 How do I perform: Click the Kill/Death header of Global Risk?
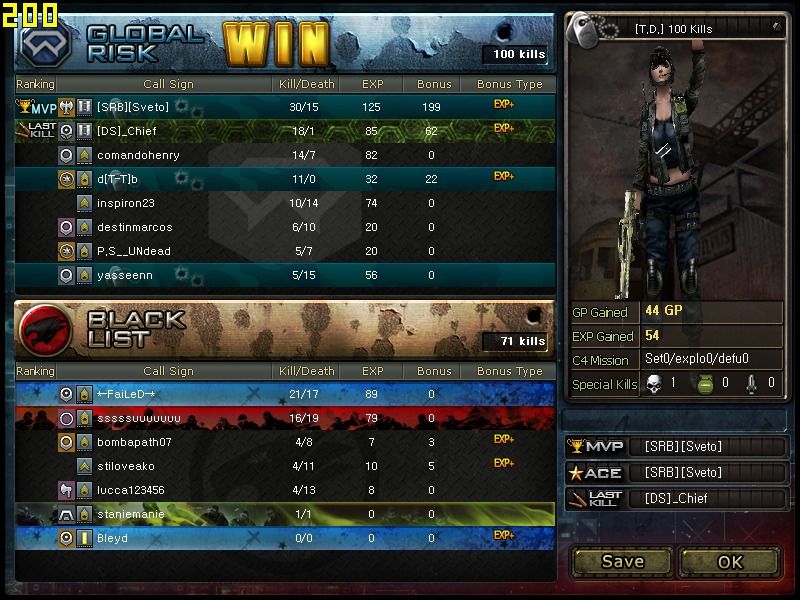click(x=305, y=85)
